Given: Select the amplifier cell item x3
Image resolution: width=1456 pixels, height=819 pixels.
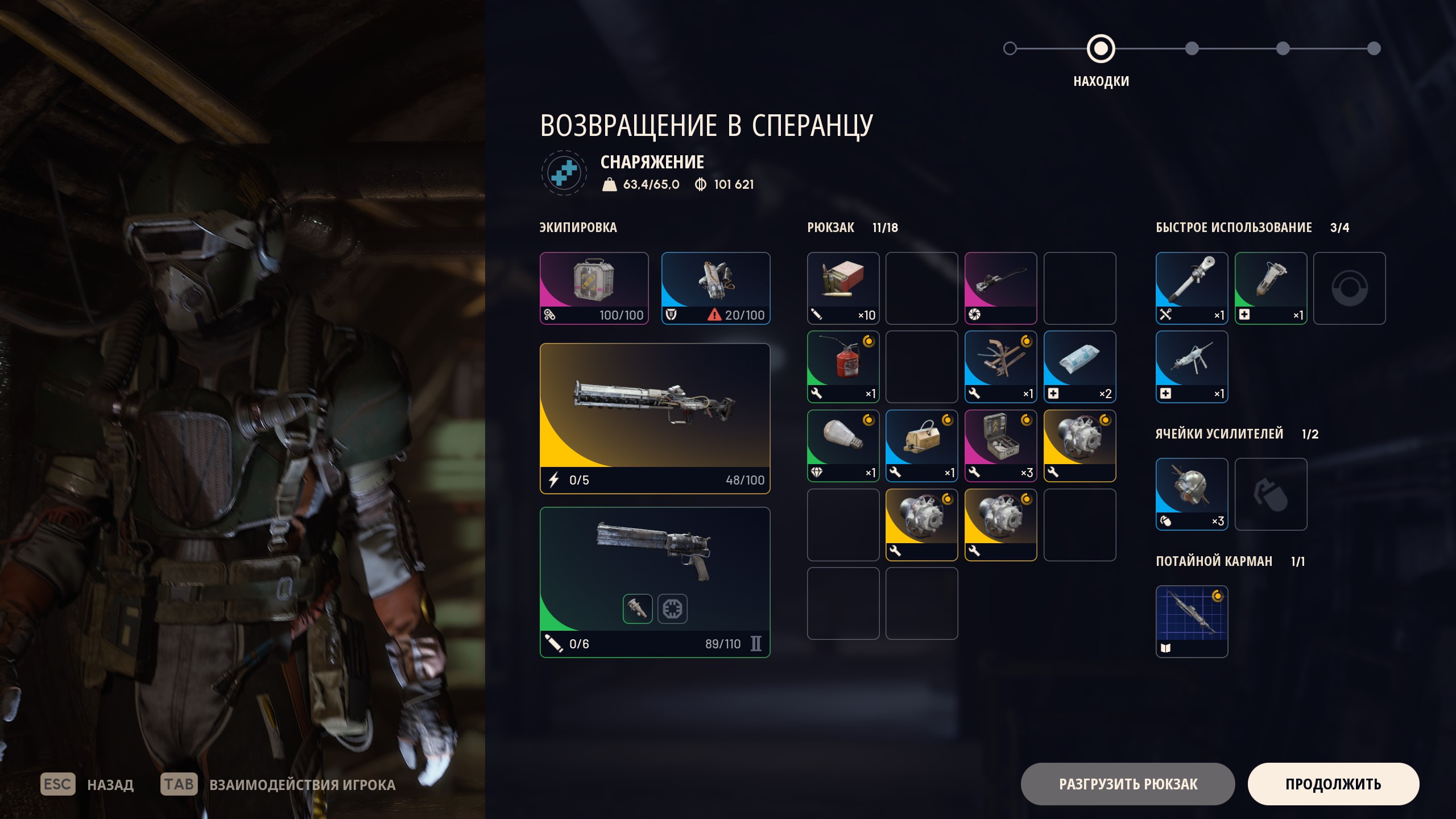Looking at the screenshot, I should pos(1192,494).
